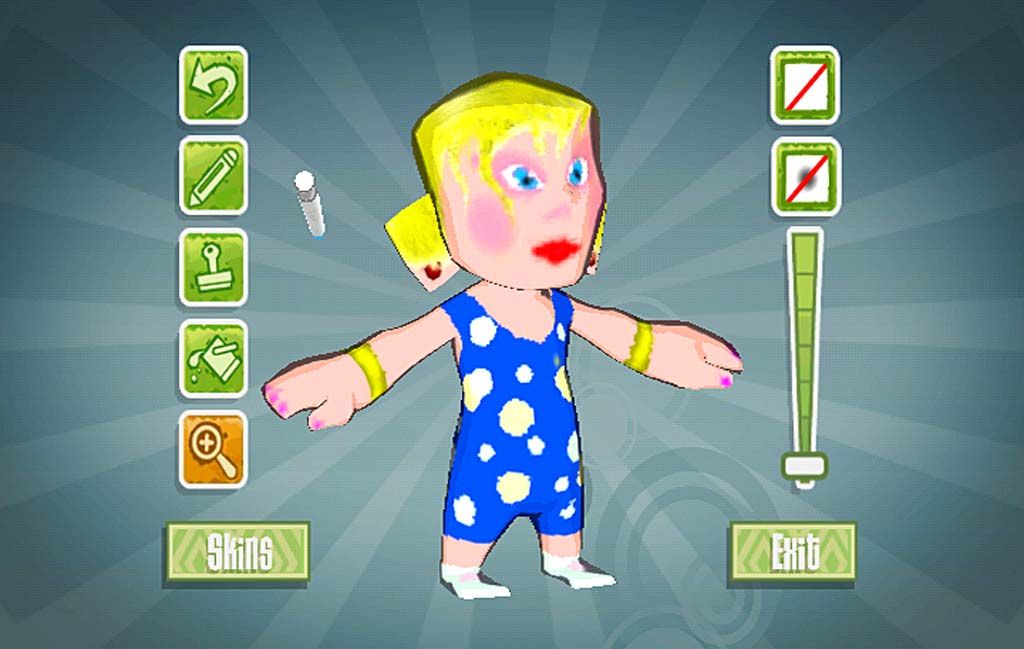The image size is (1024, 649).
Task: Choose the blurred brush swatch
Action: (804, 176)
